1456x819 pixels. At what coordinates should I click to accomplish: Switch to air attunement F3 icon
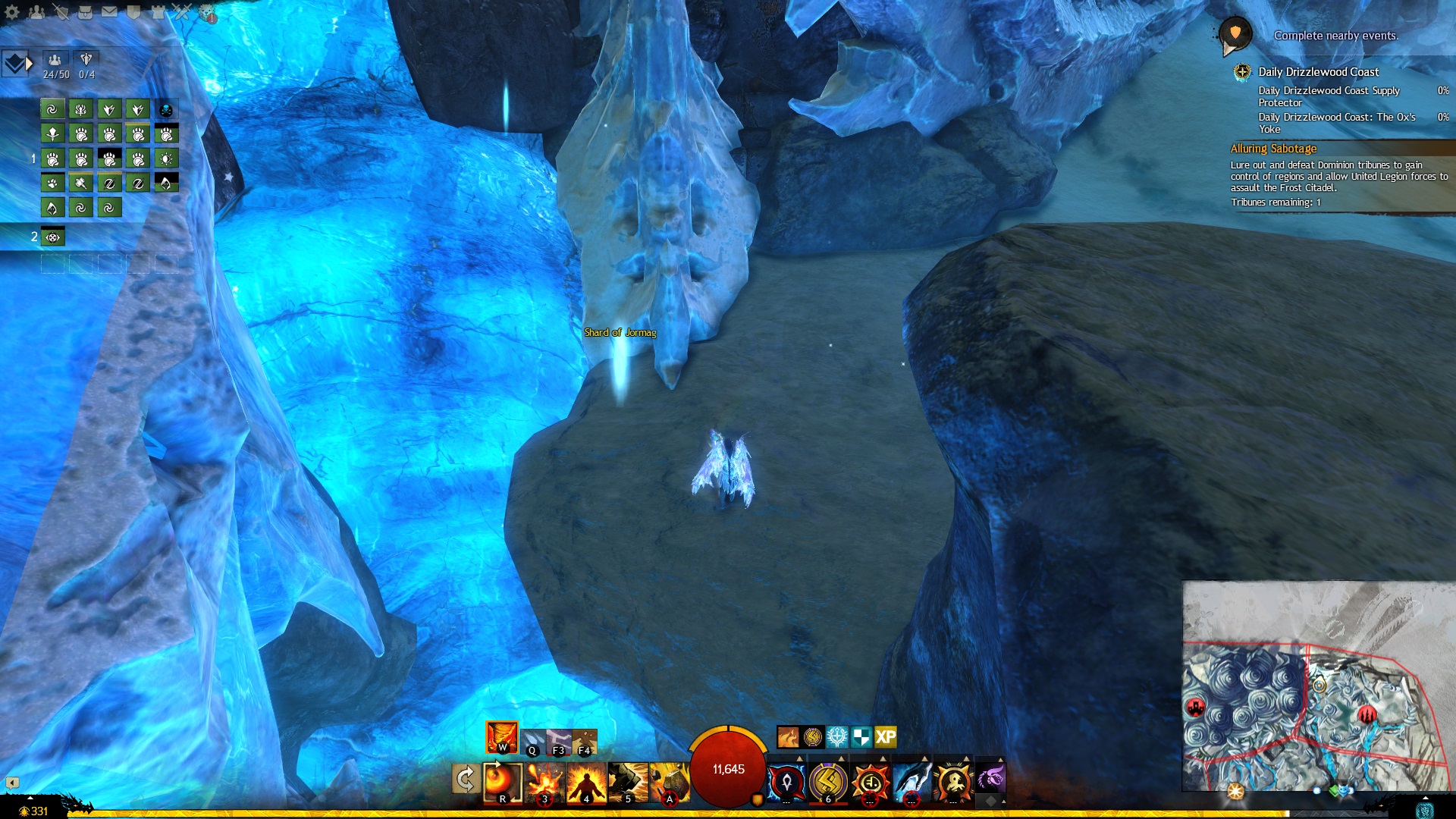click(x=559, y=741)
